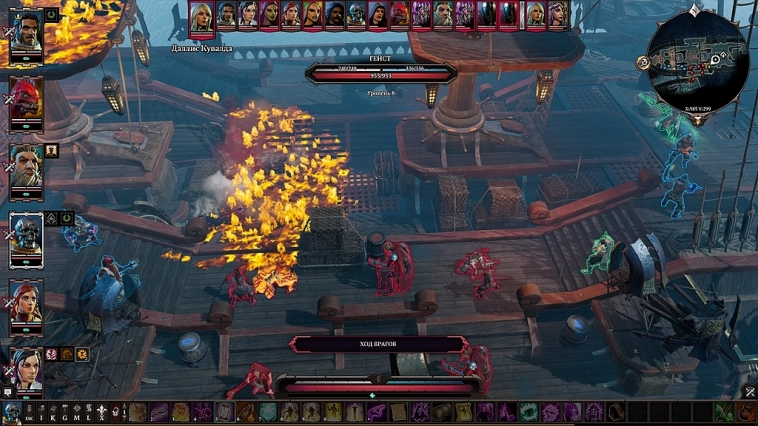Image resolution: width=758 pixels, height=426 pixels.
Task: Click the red lizard turn-order portrait
Action: (400, 14)
